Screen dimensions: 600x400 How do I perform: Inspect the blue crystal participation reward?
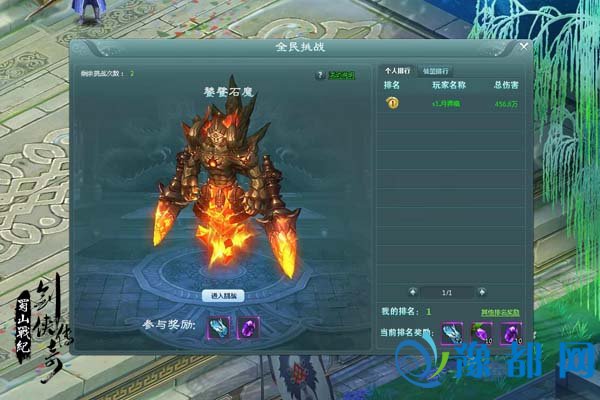[219, 326]
